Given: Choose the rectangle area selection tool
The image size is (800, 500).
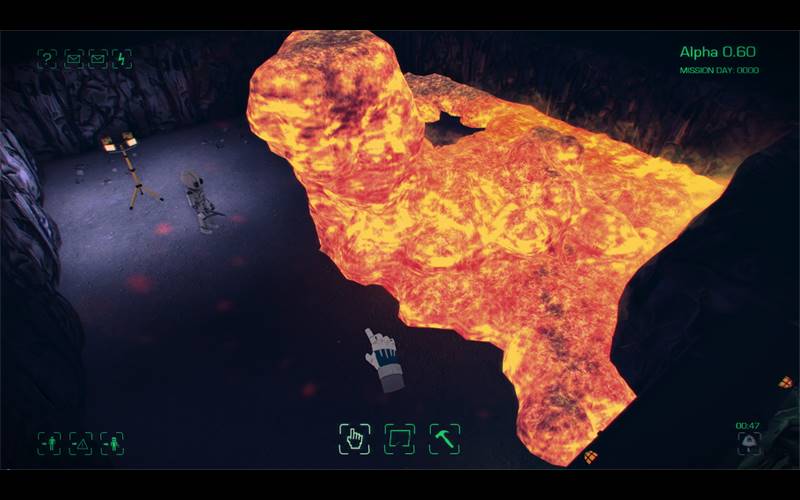Looking at the screenshot, I should pyautogui.click(x=399, y=439).
